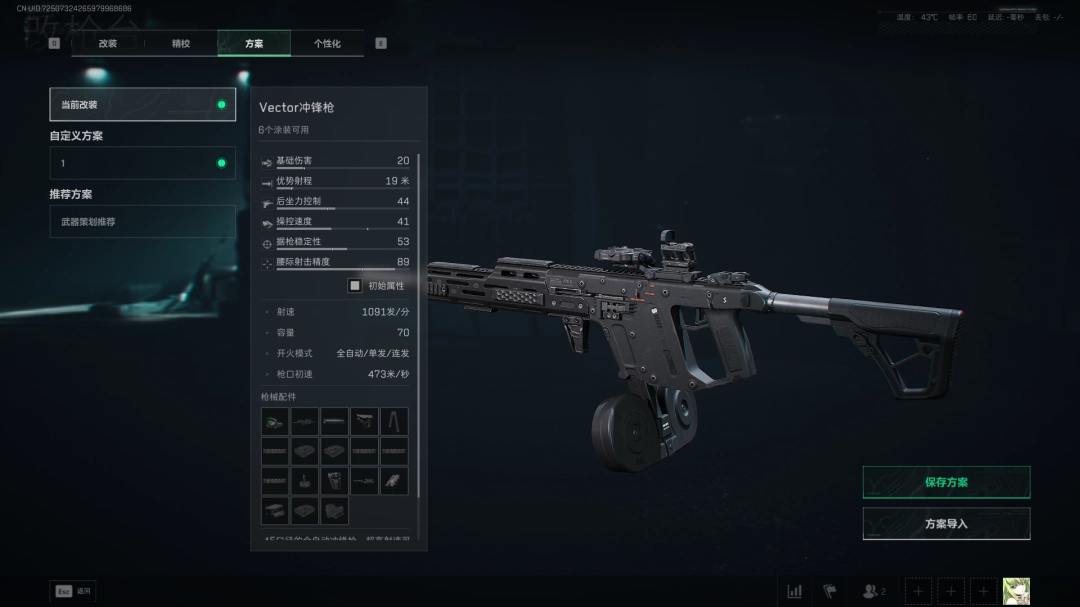Click the green-haired player avatar
Viewport: 1080px width, 607px height.
pos(1016,591)
